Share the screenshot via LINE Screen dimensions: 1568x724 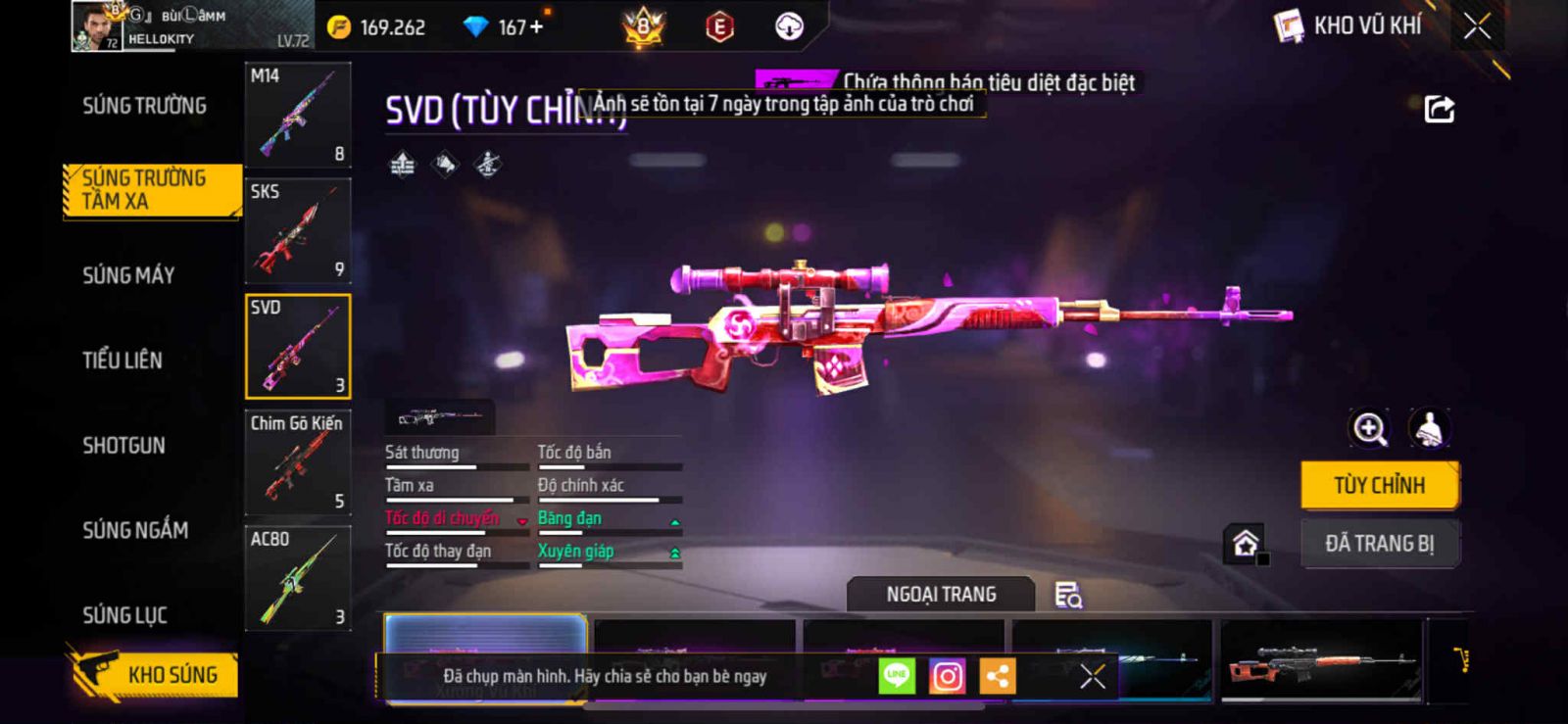tap(897, 676)
